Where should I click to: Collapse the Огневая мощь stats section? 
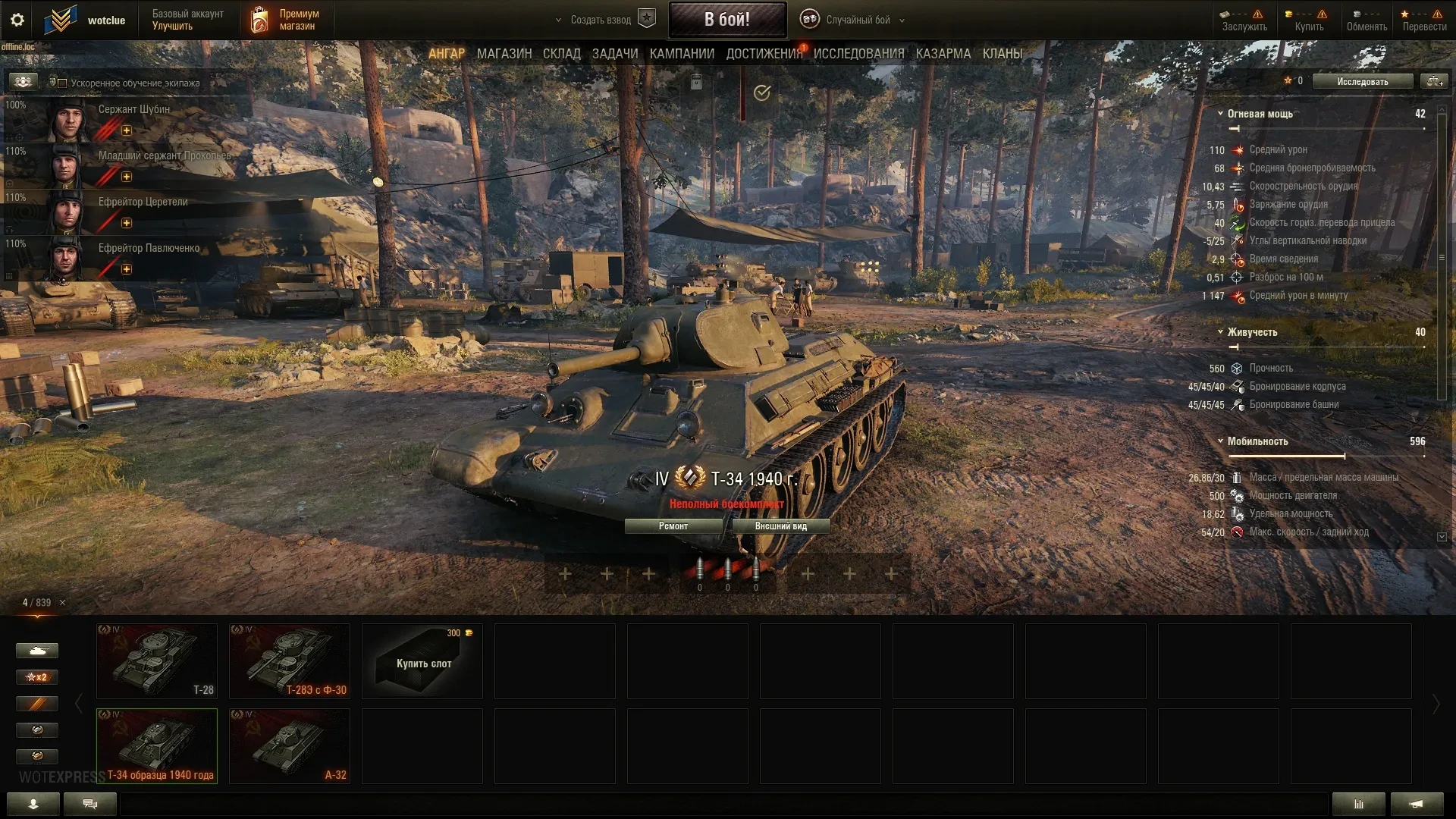[x=1220, y=114]
